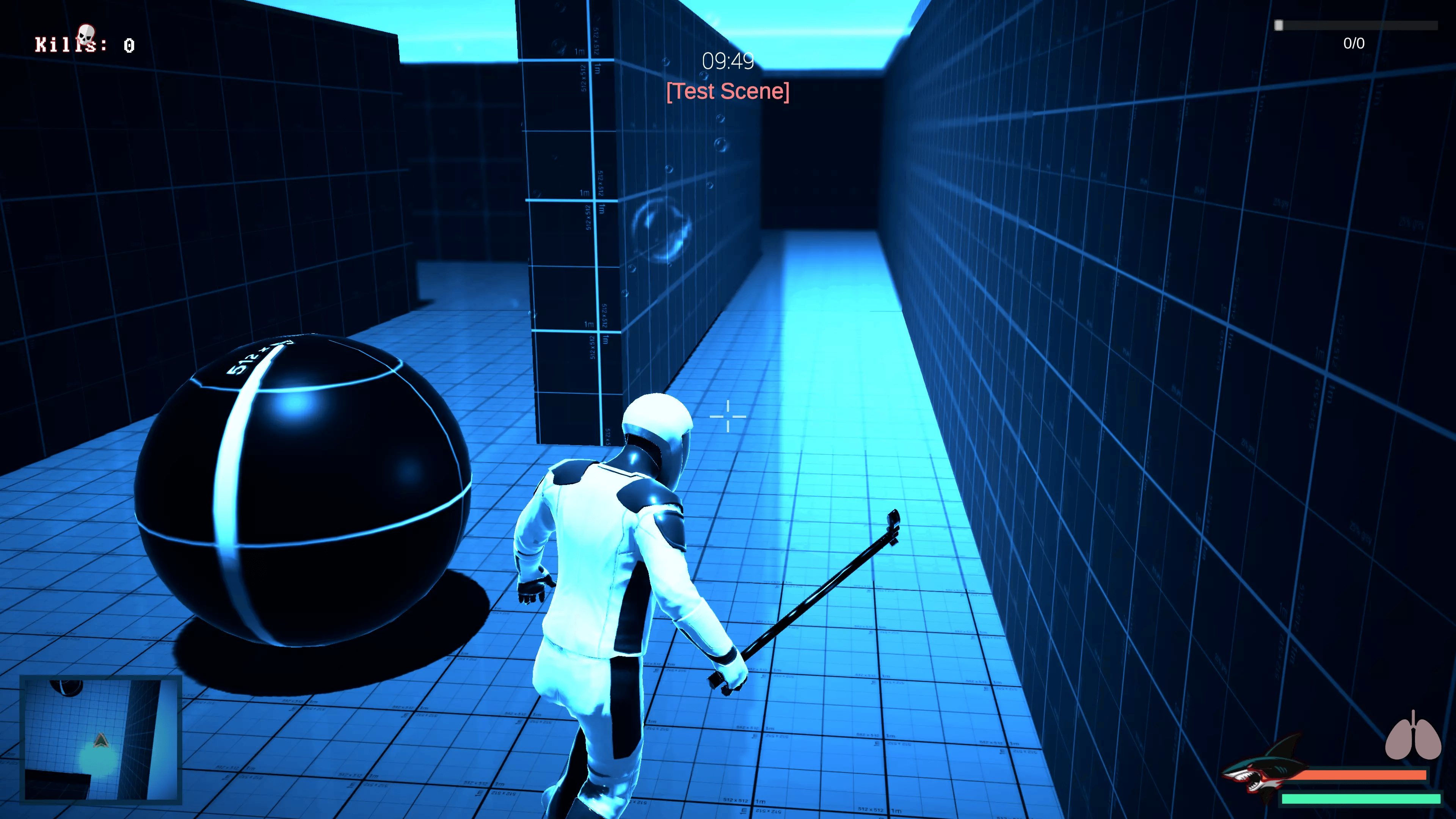Click the skull icon by Kills
1456x819 pixels.
(85, 34)
